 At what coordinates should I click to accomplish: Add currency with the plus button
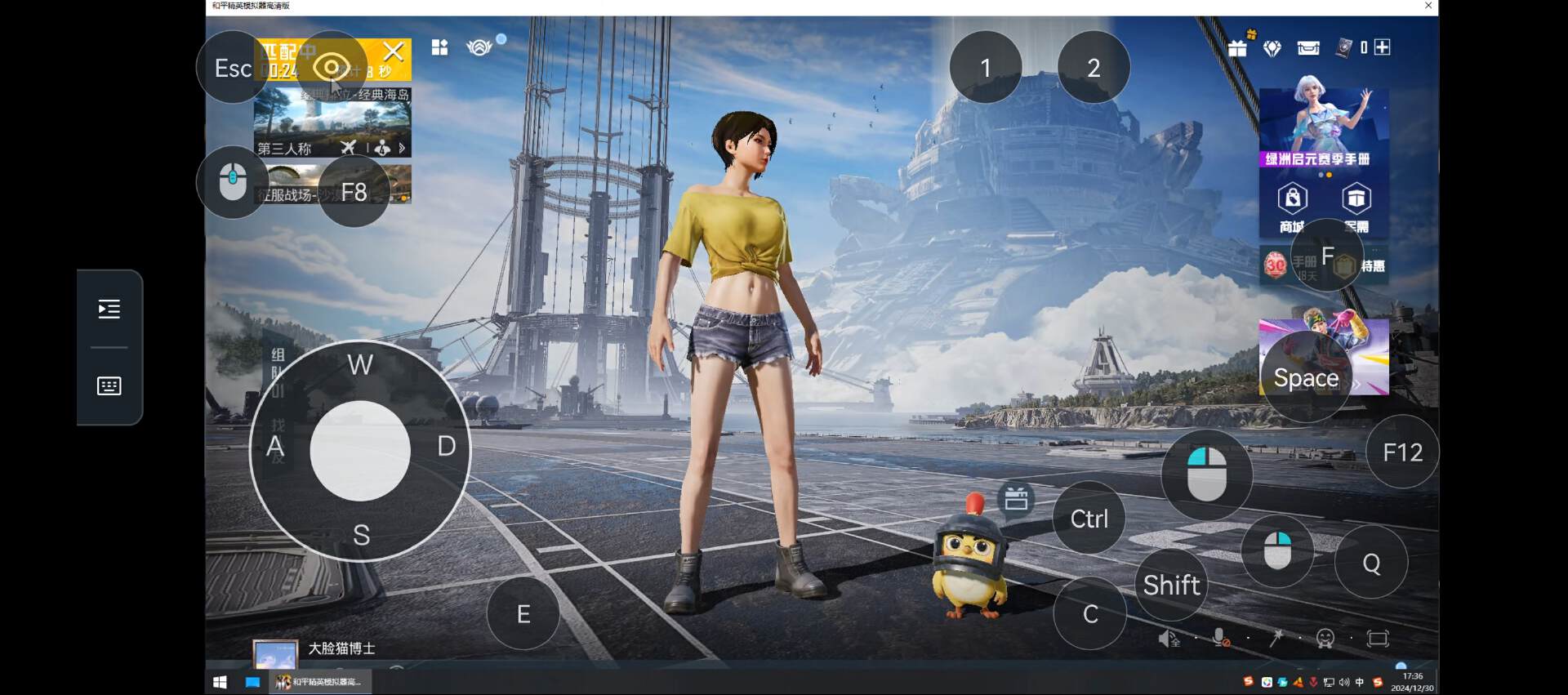[1382, 47]
